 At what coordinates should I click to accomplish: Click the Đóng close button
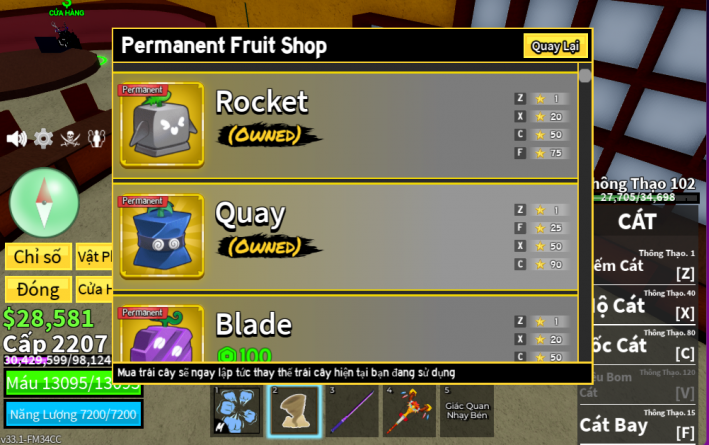click(38, 290)
